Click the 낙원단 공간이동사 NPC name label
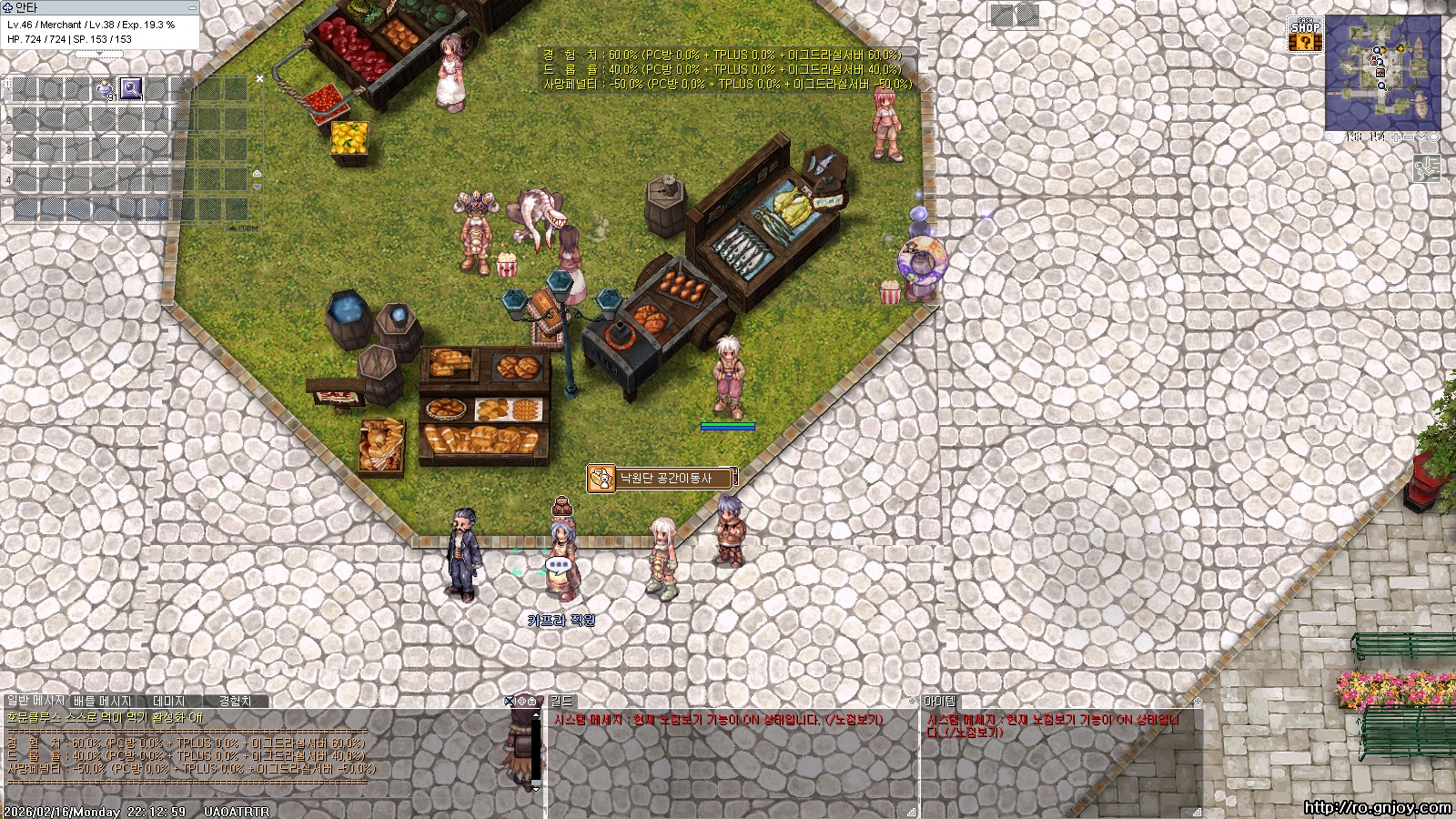 pyautogui.click(x=665, y=478)
